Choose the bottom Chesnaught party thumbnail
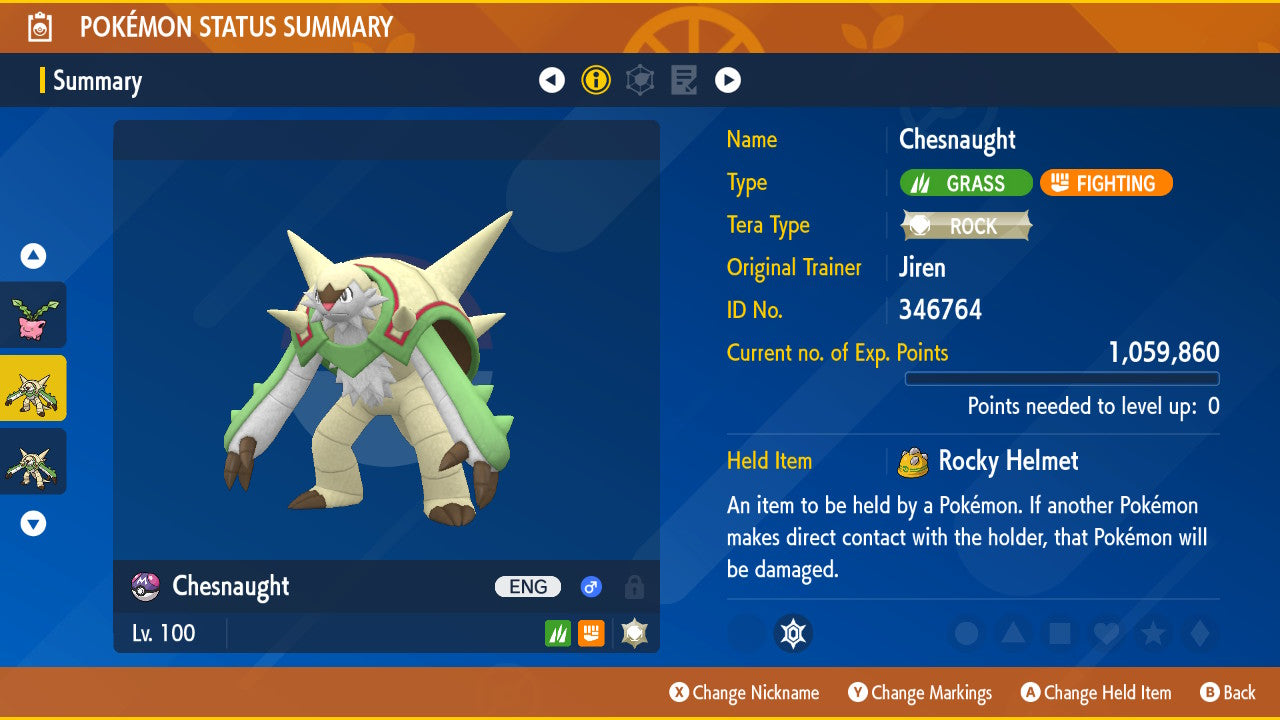This screenshot has height=720, width=1280. click(x=33, y=461)
